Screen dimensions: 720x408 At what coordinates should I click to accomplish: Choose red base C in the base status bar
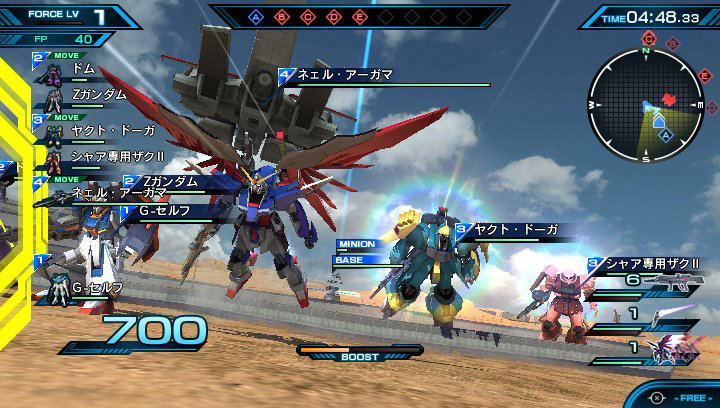308,17
